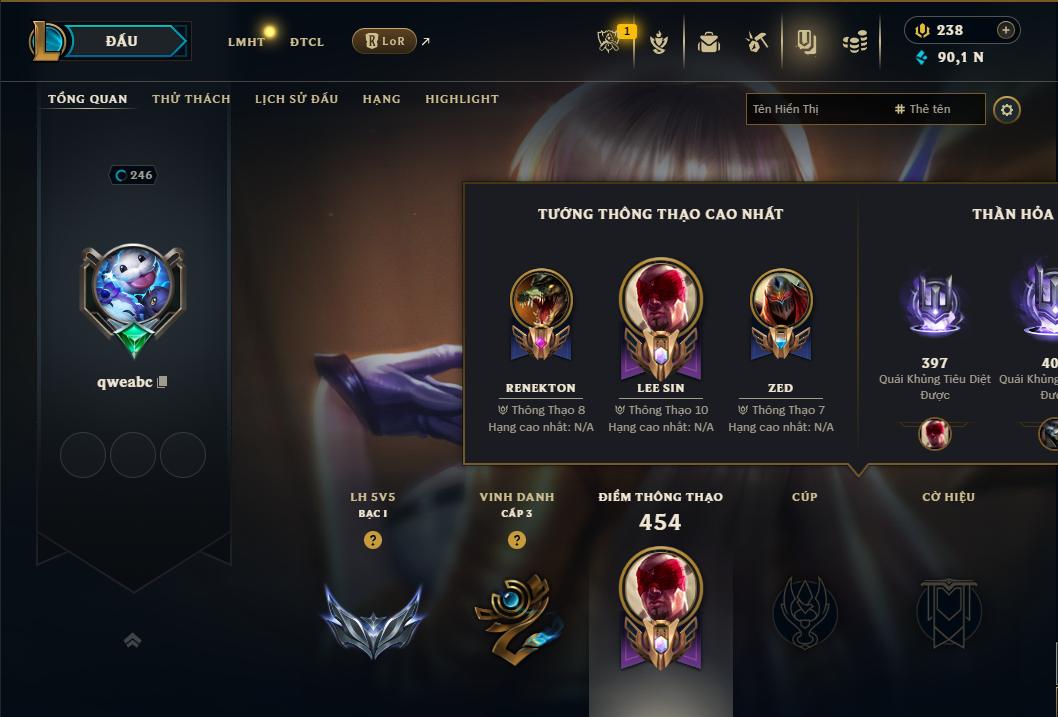Screen dimensions: 1058x717
Task: Open the coin stack store icon
Action: click(x=854, y=42)
